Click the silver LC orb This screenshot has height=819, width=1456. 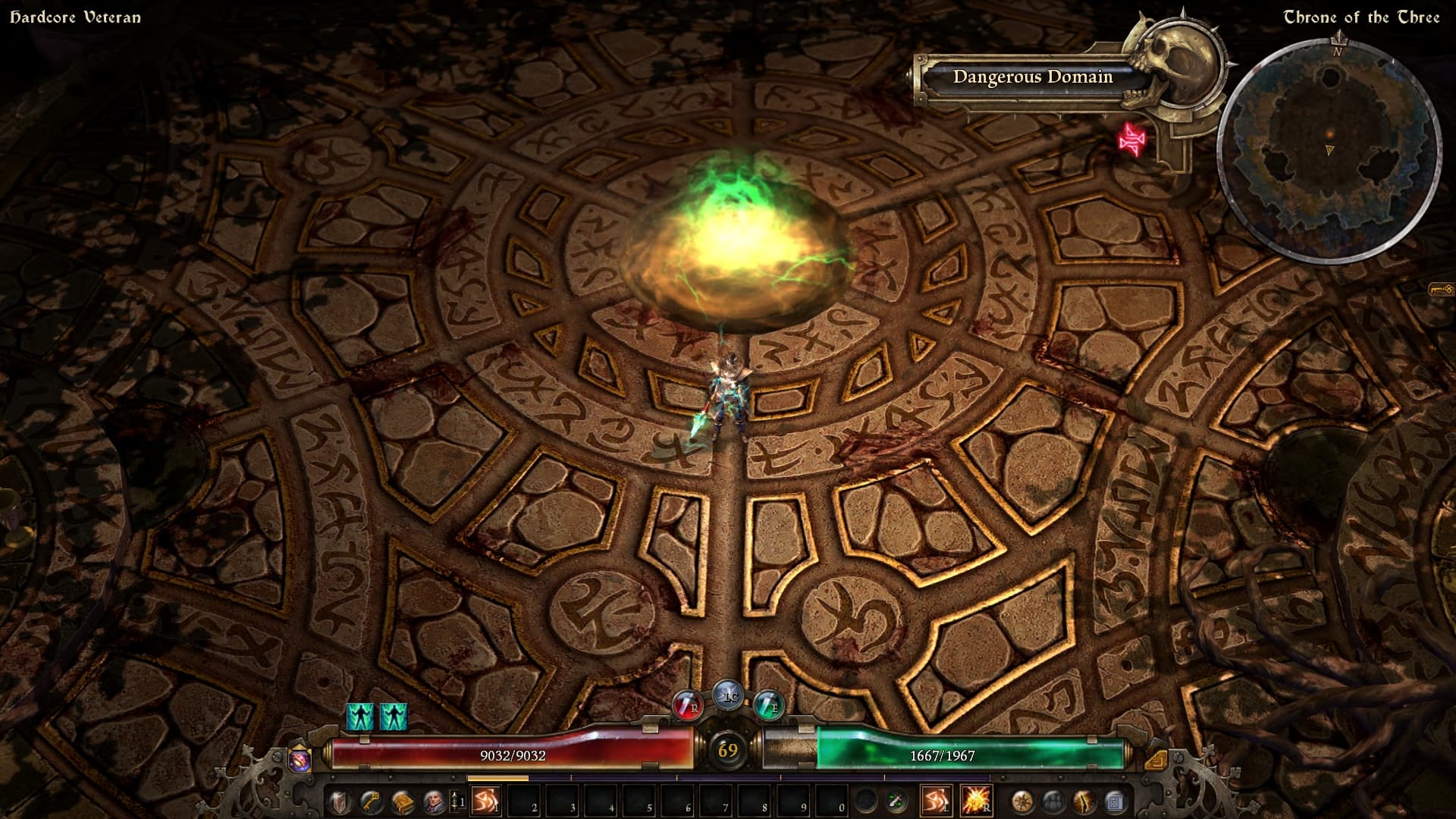728,695
